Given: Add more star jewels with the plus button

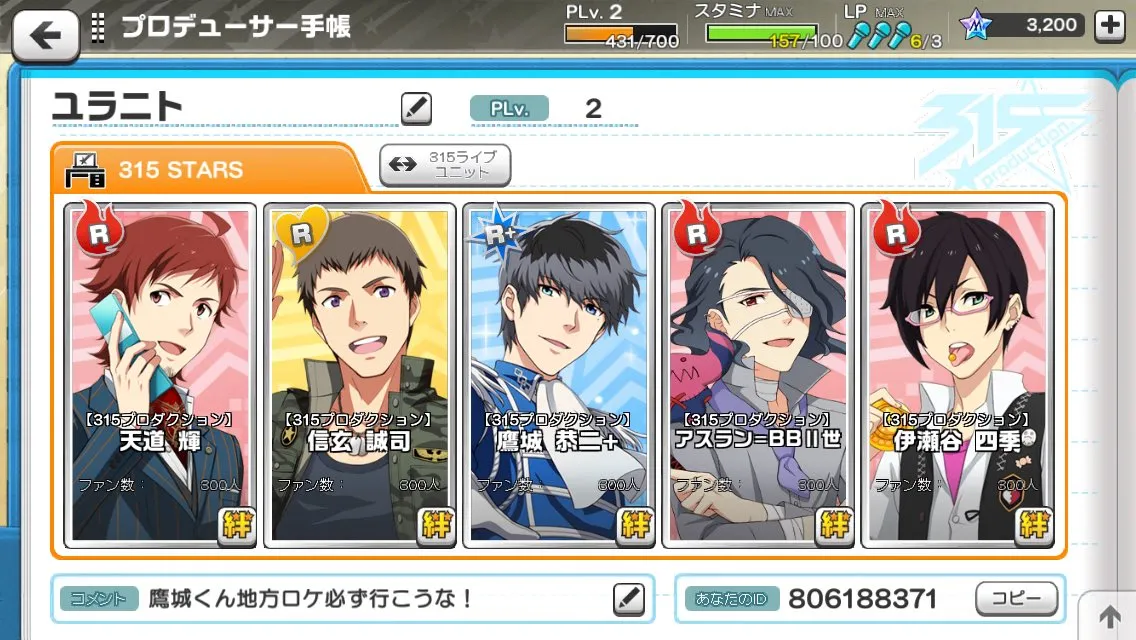Looking at the screenshot, I should coord(1110,27).
